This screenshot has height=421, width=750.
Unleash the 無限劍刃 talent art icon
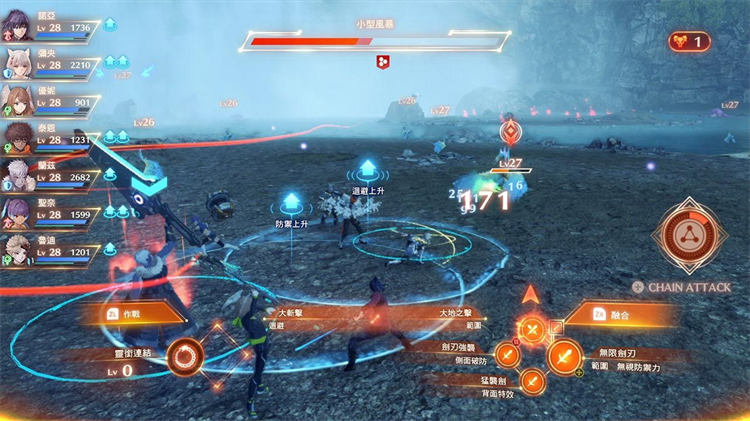pyautogui.click(x=563, y=355)
